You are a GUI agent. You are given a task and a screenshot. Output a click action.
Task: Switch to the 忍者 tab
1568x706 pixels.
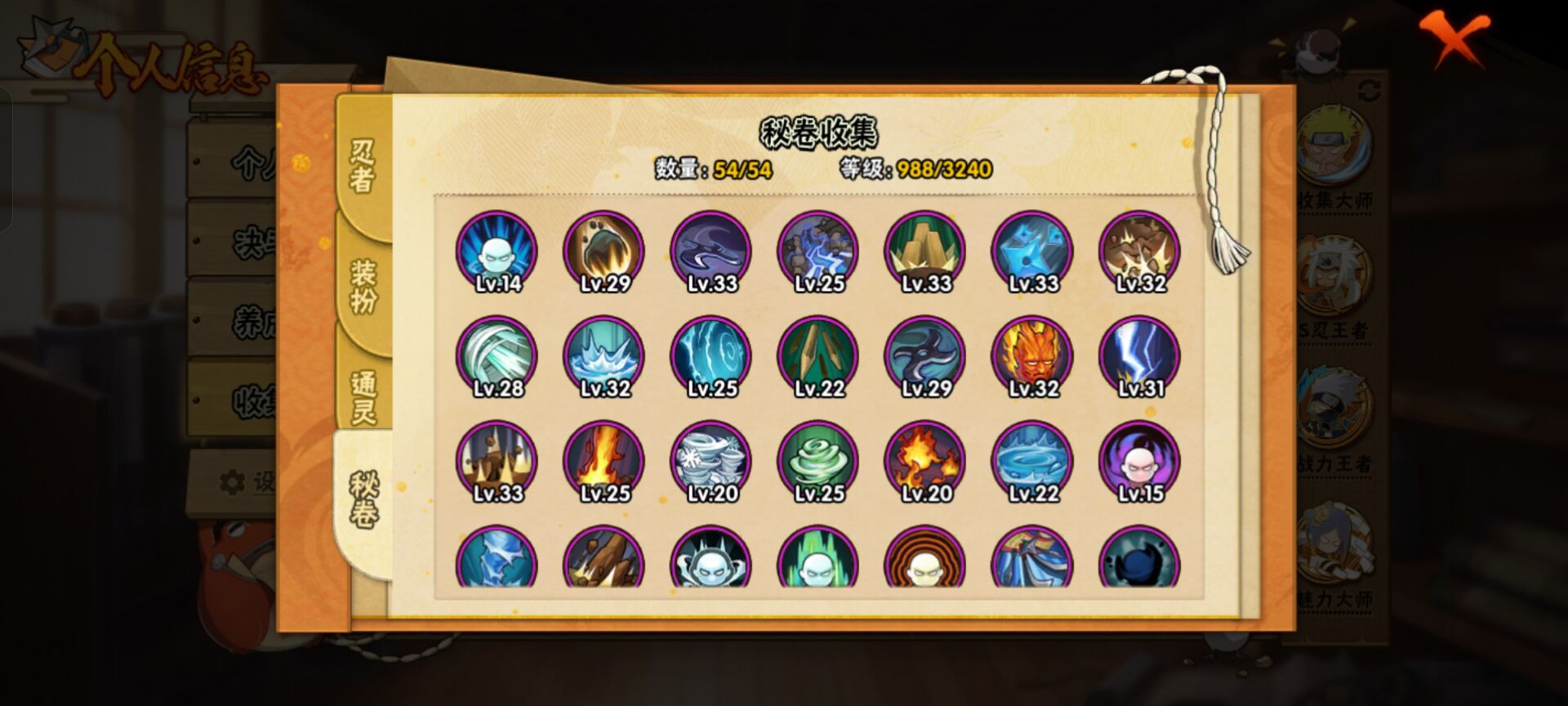[363, 164]
